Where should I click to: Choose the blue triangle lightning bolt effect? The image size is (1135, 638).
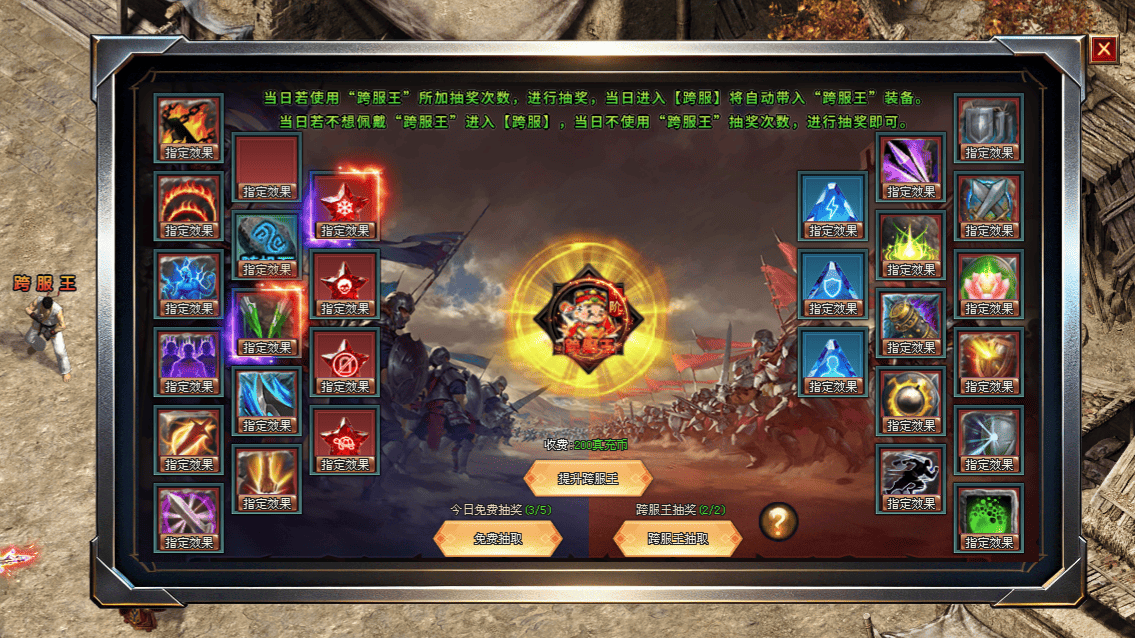(x=832, y=201)
